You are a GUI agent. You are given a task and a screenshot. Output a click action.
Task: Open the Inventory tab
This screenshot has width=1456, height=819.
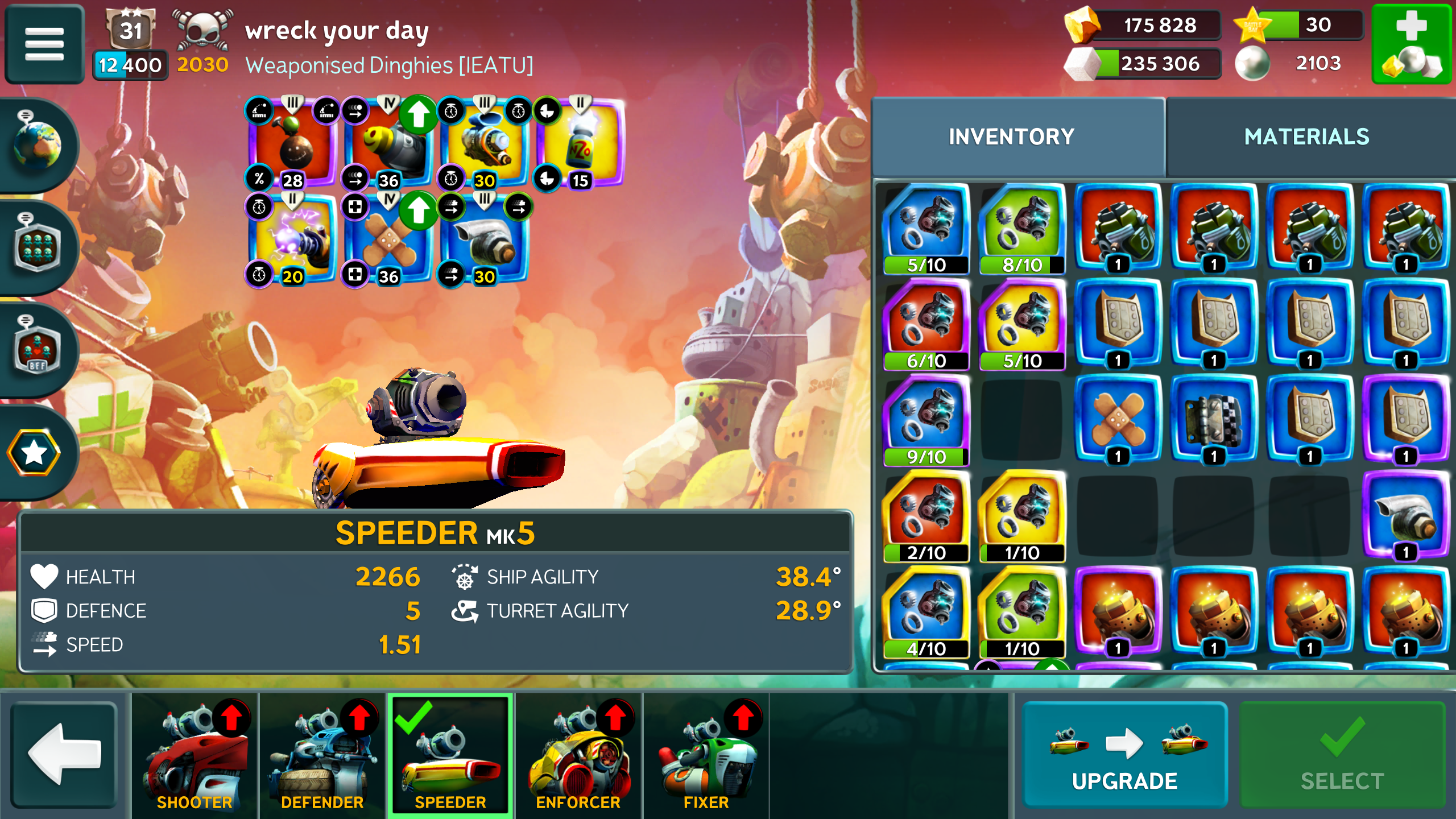click(x=1011, y=137)
